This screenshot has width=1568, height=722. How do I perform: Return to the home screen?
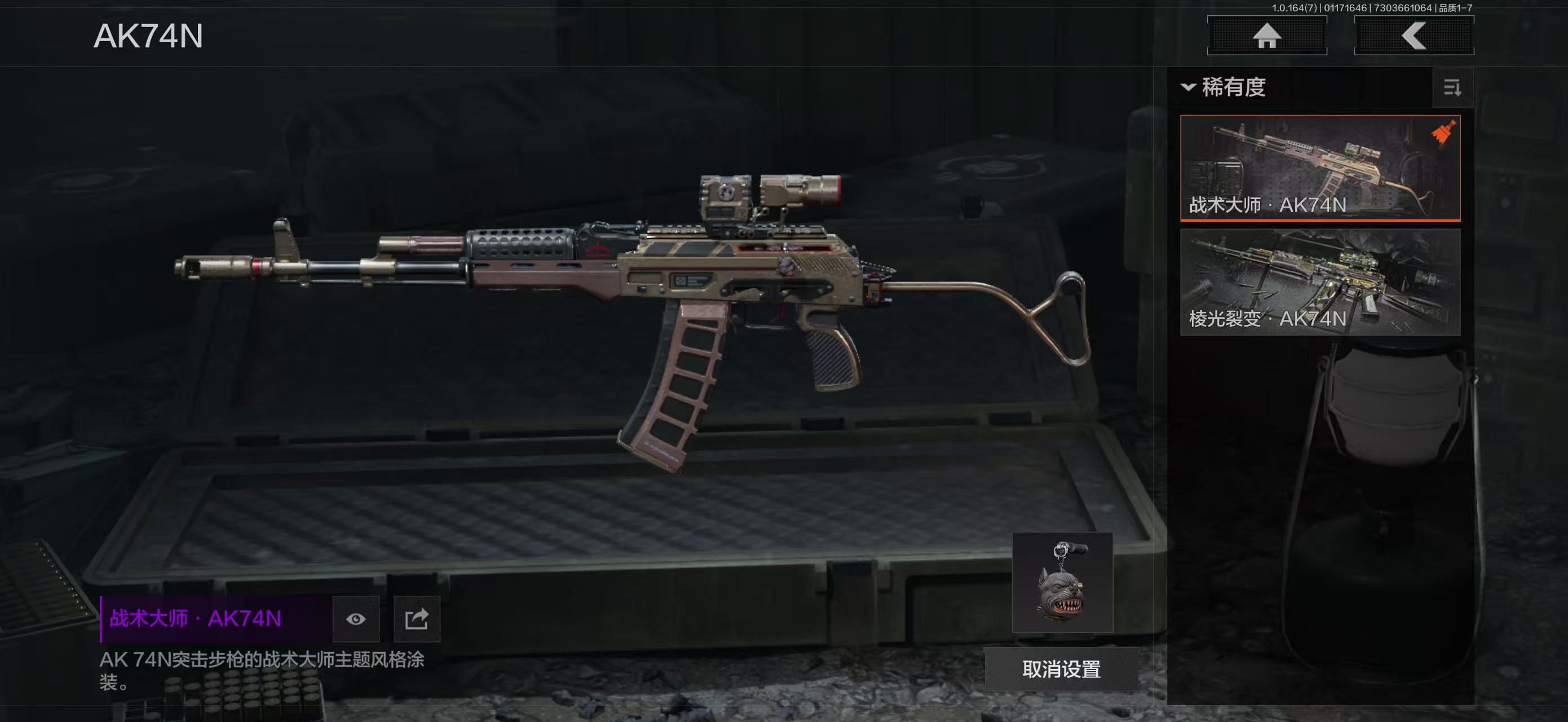tap(1267, 36)
